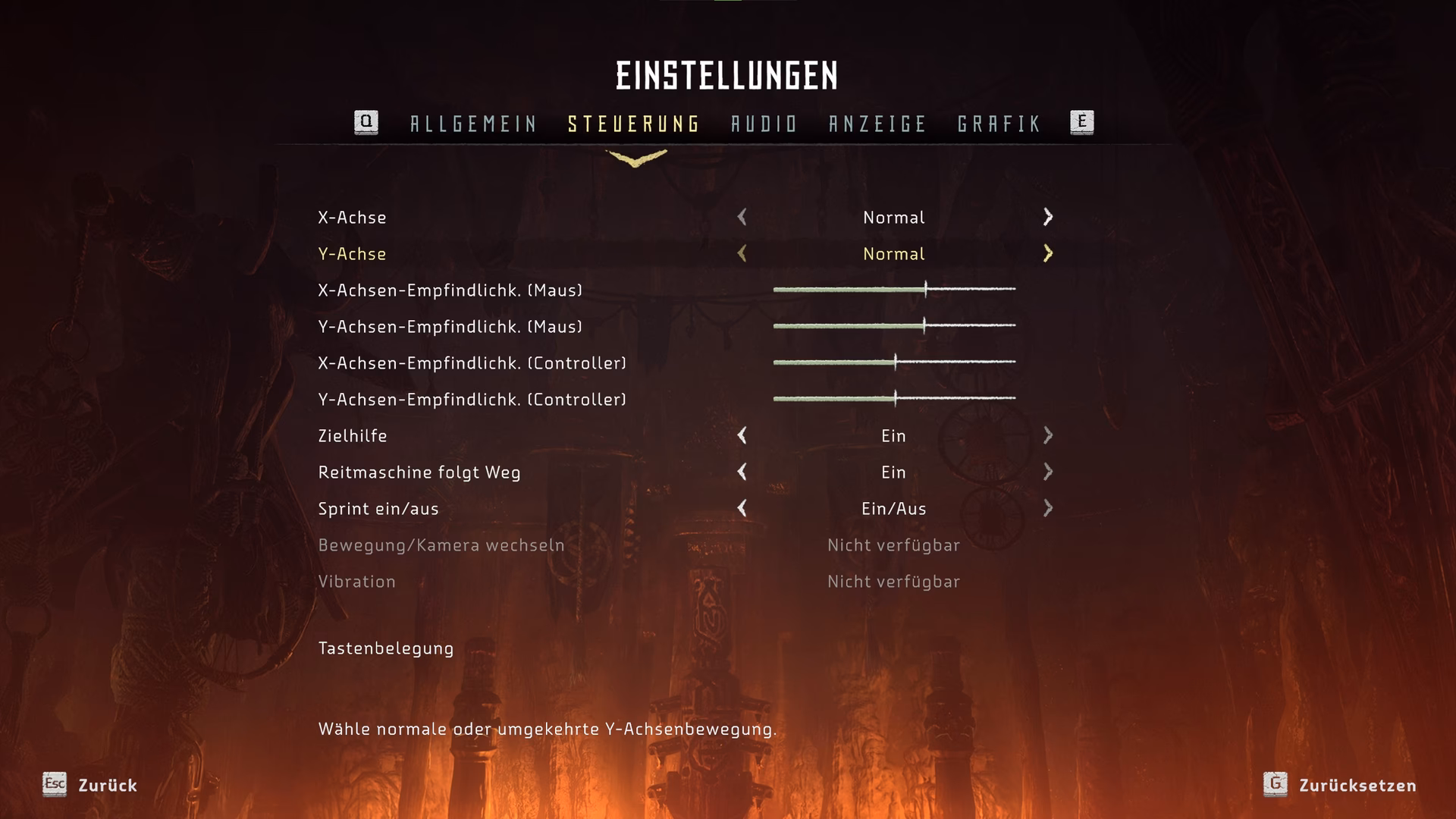Click the right arrow beside X-Achse
Image resolution: width=1456 pixels, height=819 pixels.
coord(1049,218)
